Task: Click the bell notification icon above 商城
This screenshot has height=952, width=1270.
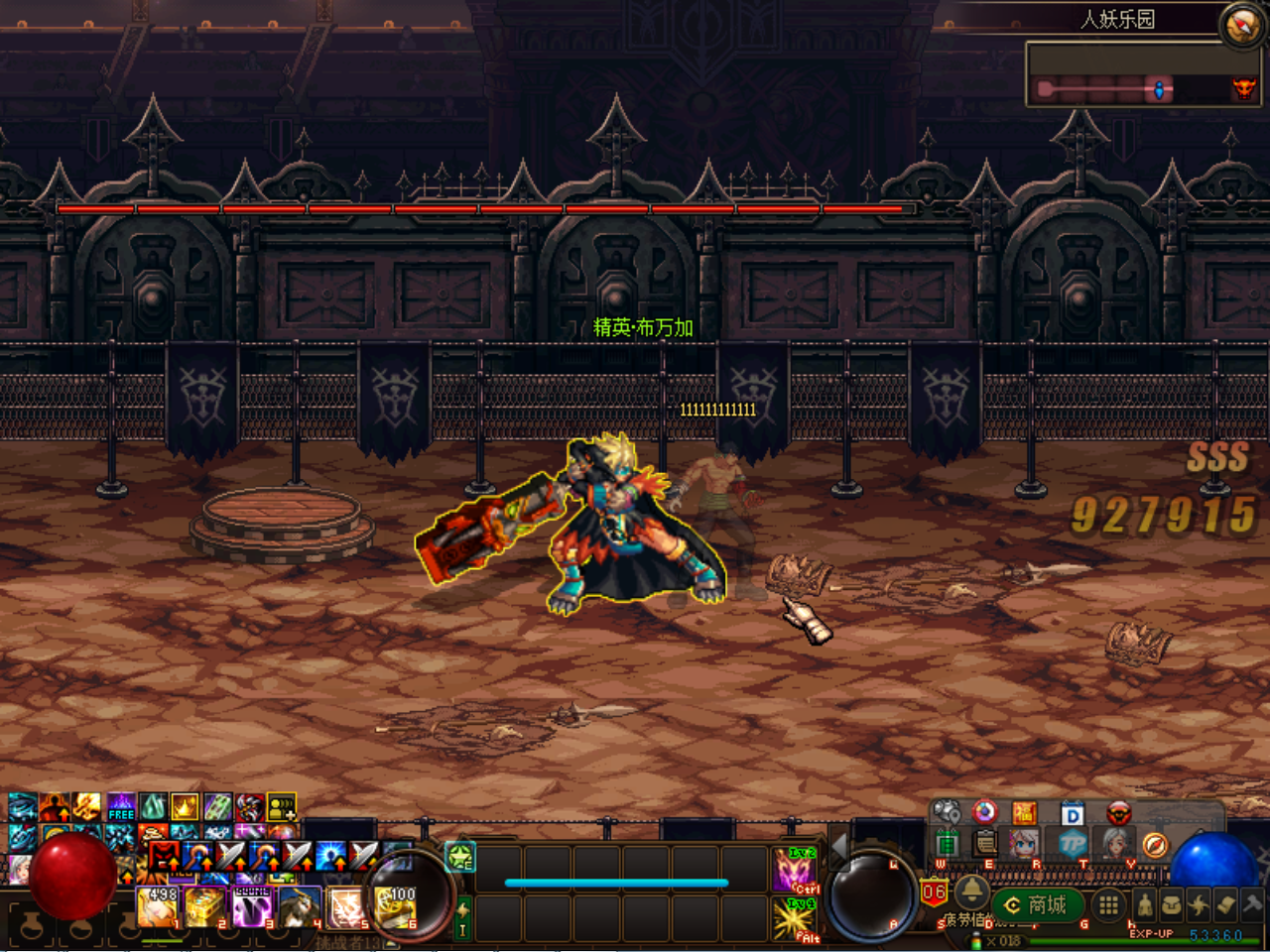Action: 973,893
